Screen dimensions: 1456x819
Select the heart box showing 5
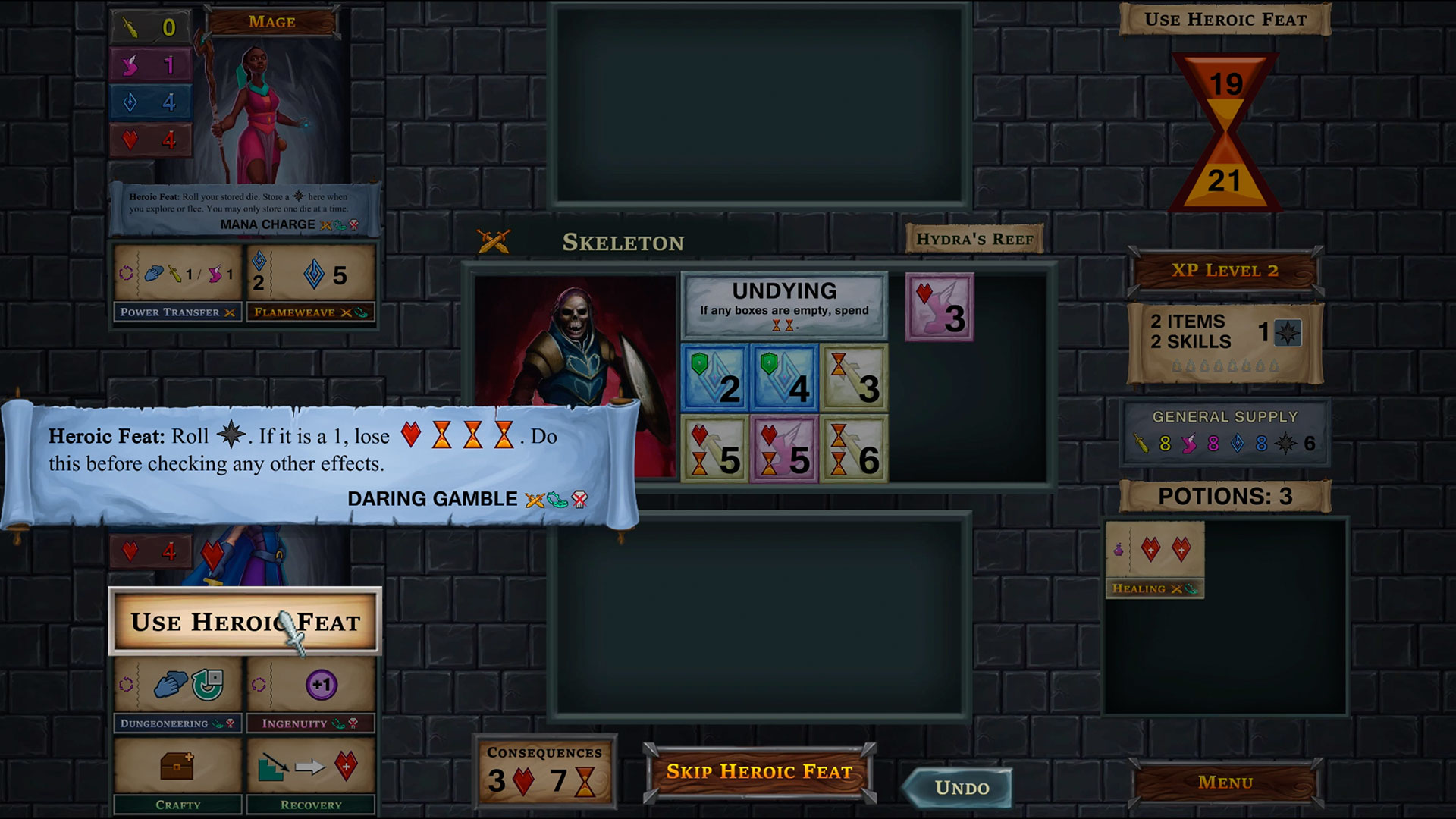pyautogui.click(x=714, y=449)
